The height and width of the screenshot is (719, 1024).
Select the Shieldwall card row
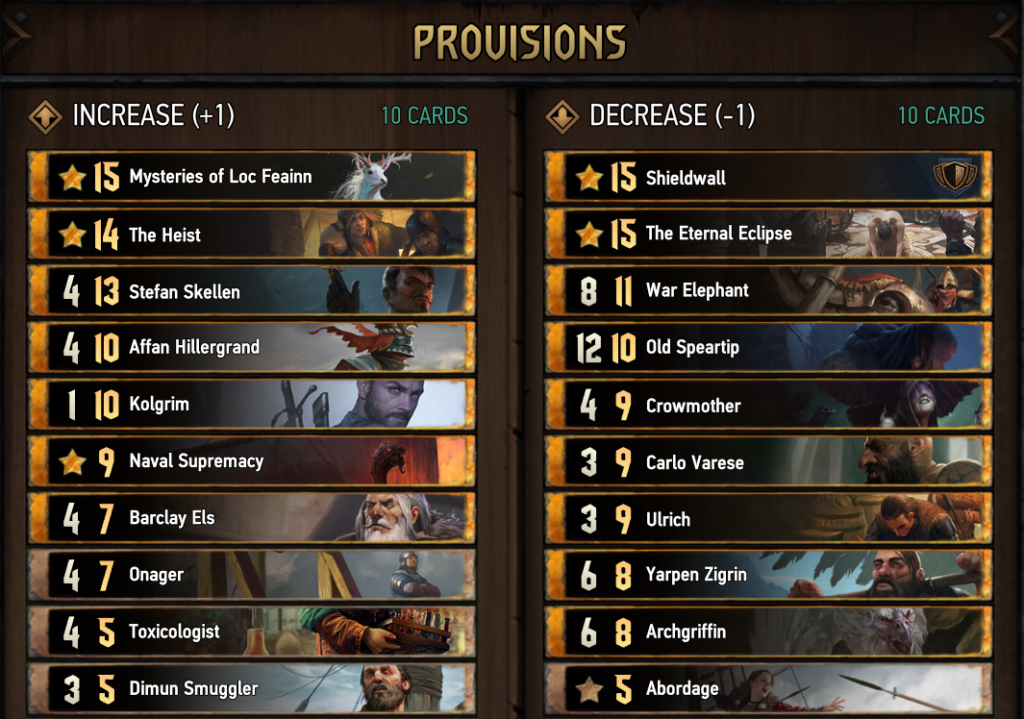(767, 177)
